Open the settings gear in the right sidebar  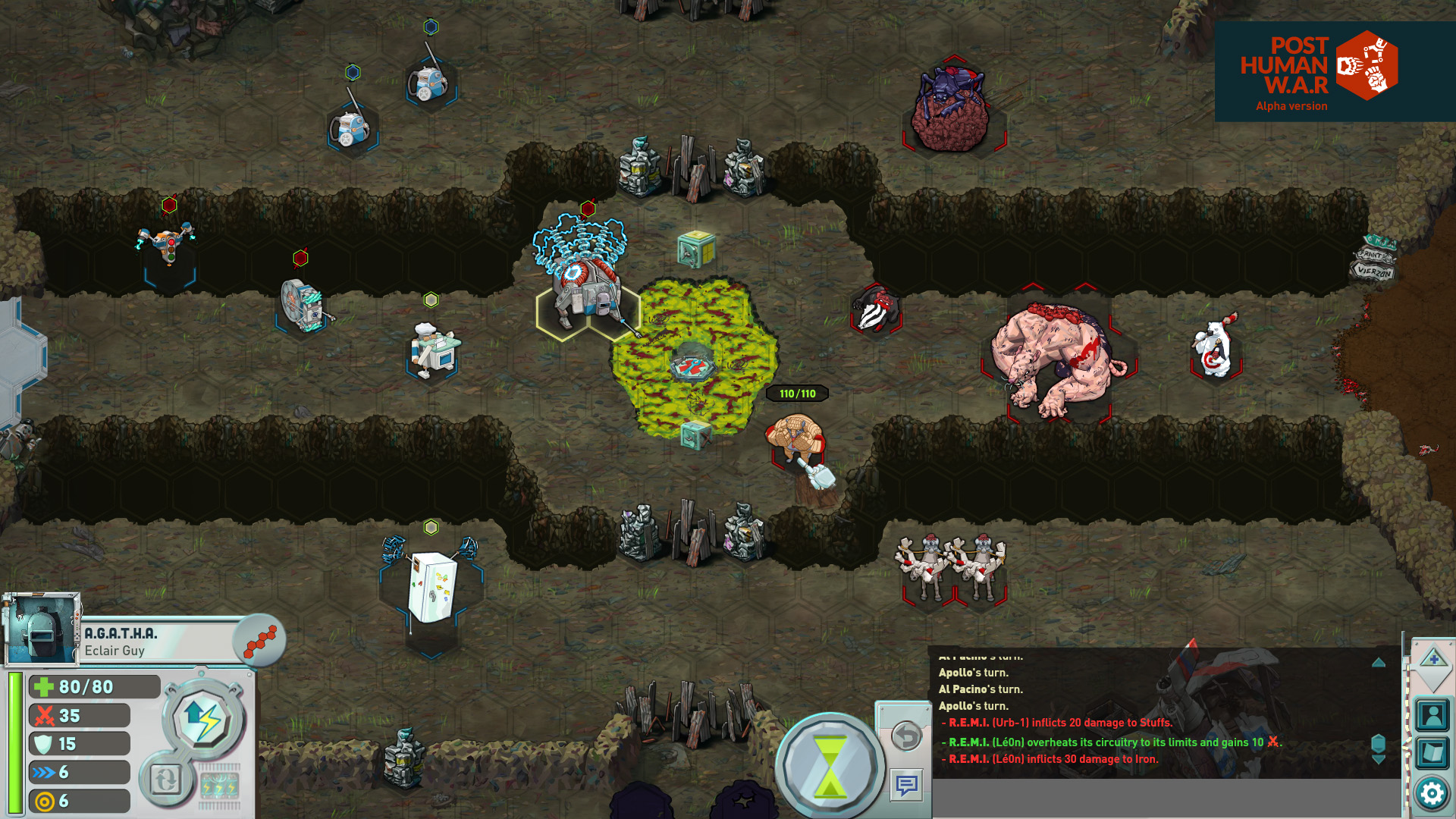coord(1432,791)
